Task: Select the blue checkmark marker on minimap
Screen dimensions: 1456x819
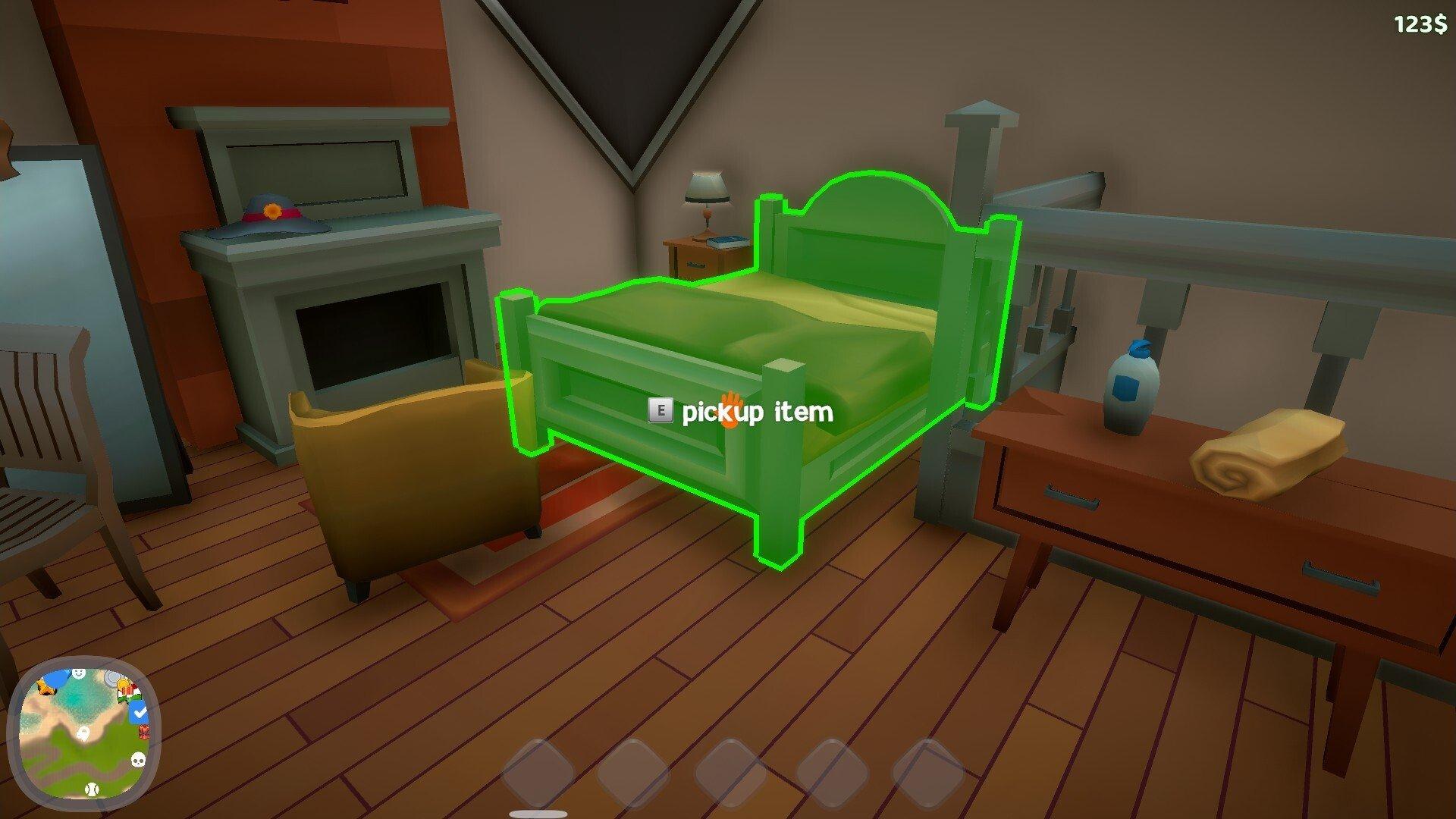Action: click(139, 712)
